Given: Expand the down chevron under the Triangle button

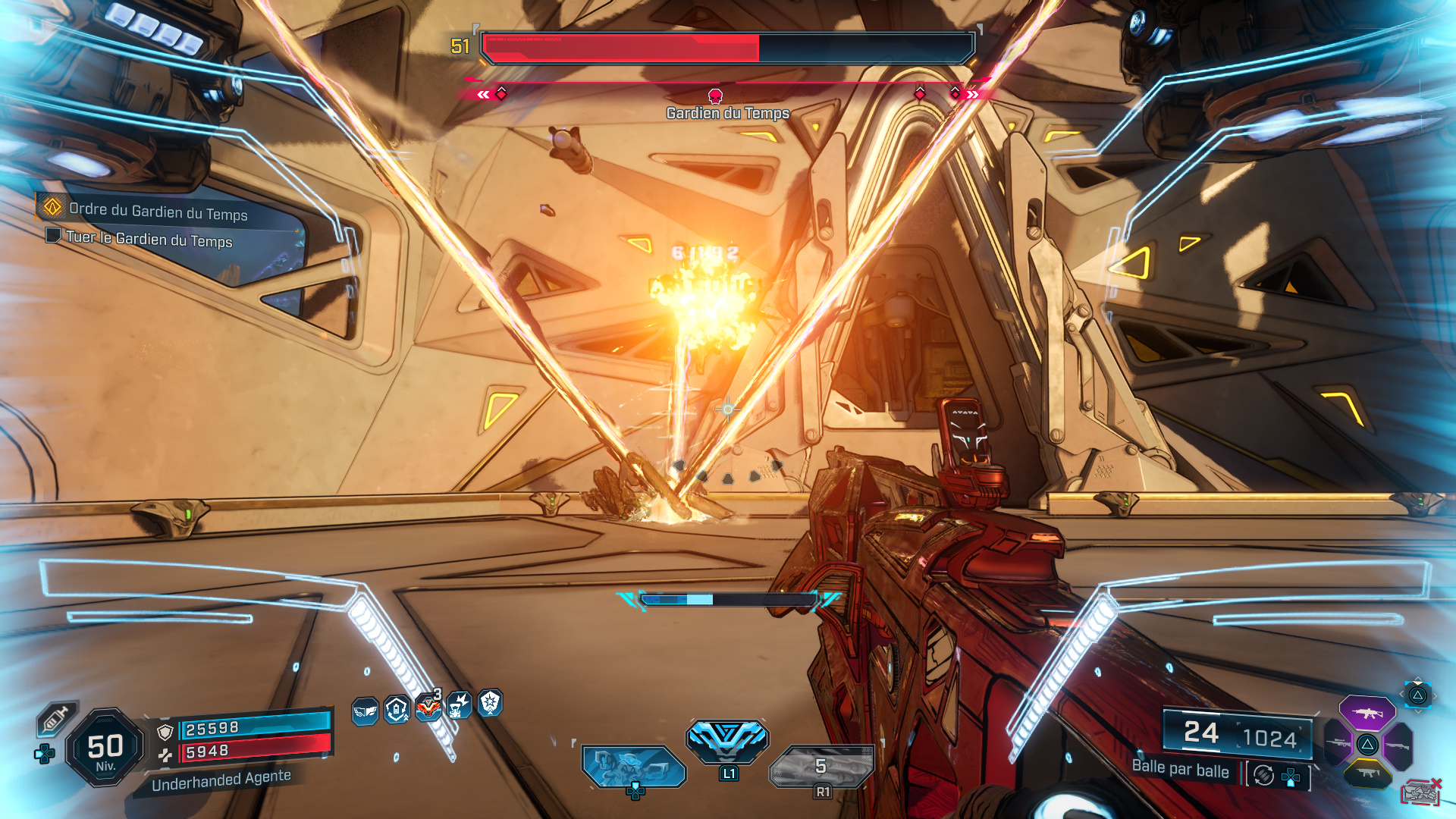Looking at the screenshot, I should pyautogui.click(x=1417, y=712).
